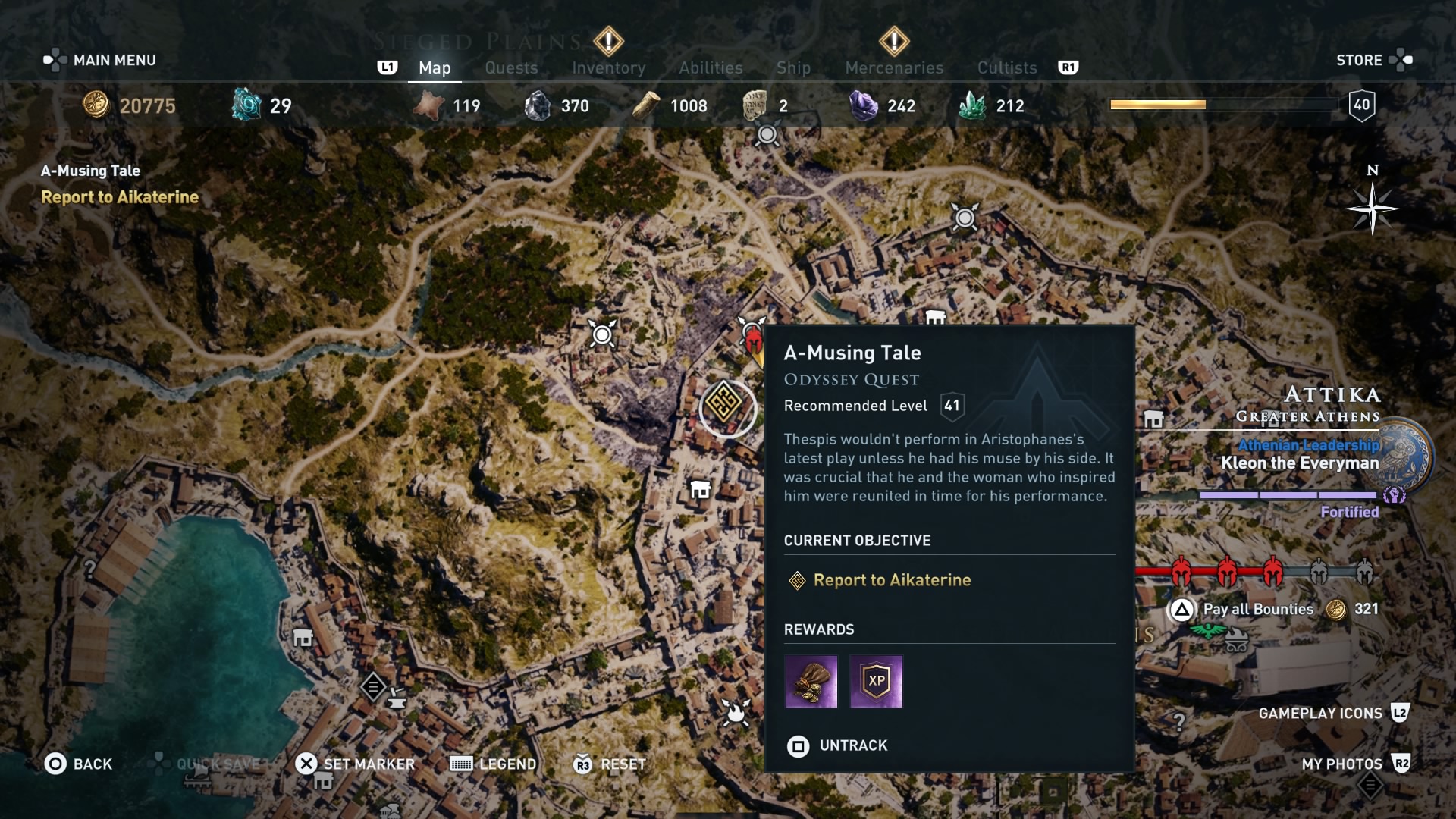This screenshot has width=1456, height=819.
Task: Select the Ship tab
Action: pyautogui.click(x=793, y=67)
